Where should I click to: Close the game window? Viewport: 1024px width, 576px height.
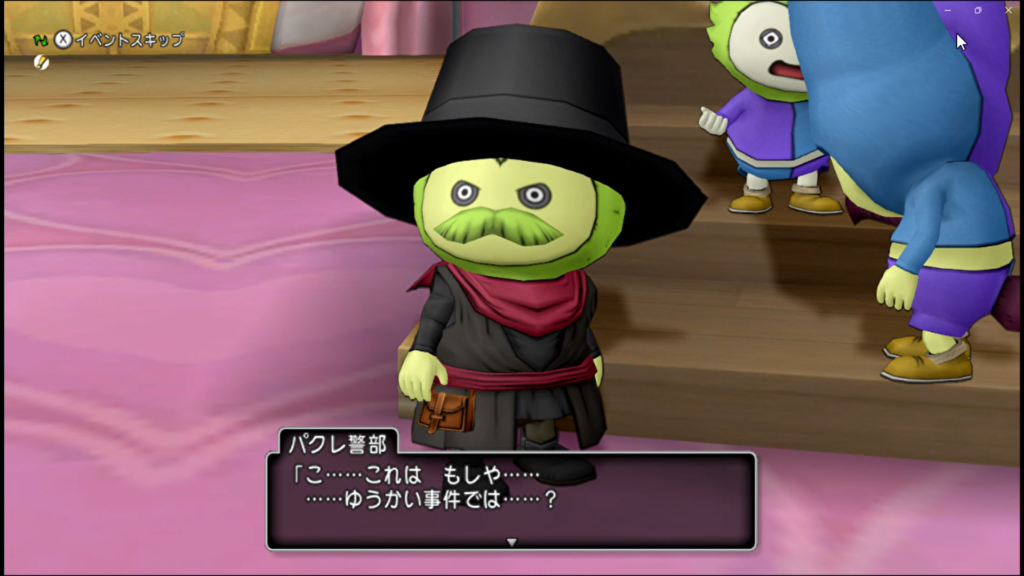click(1007, 10)
